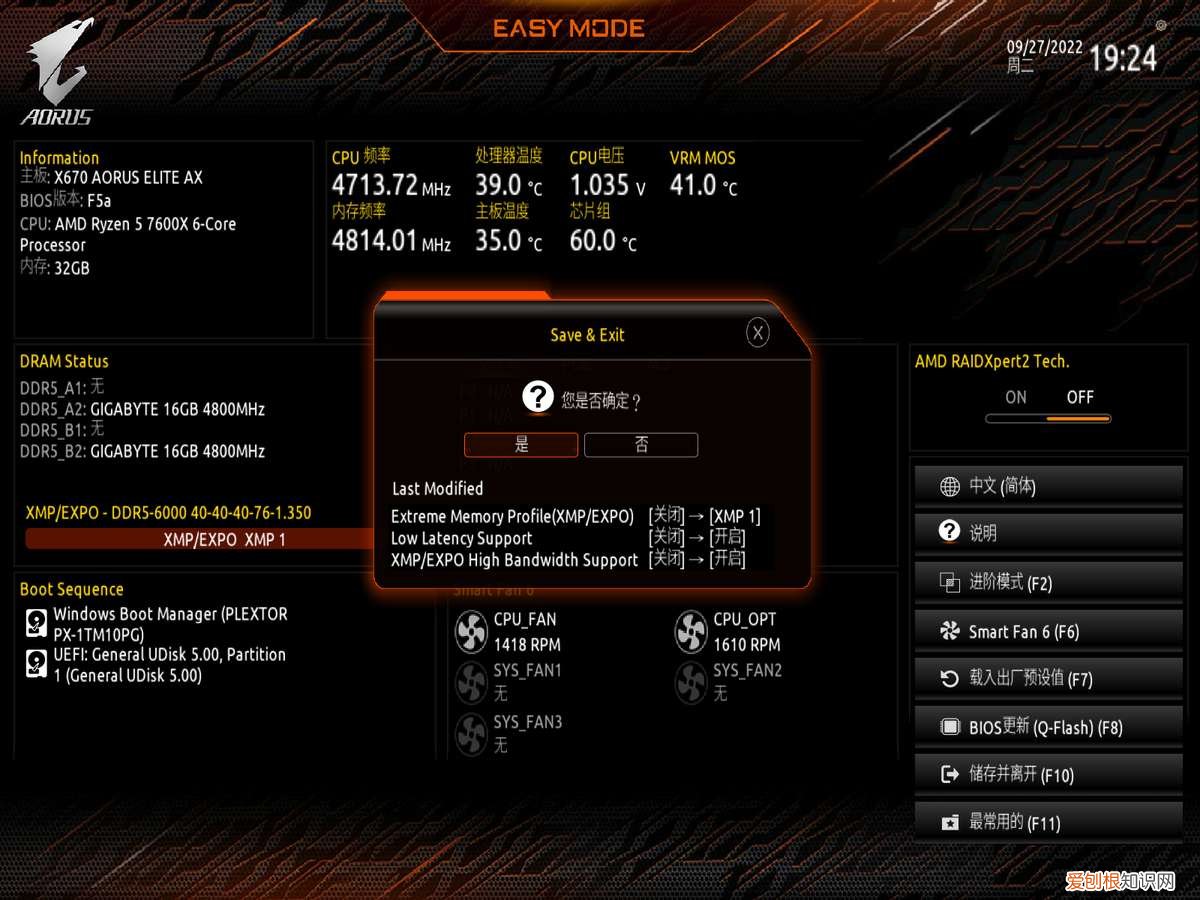This screenshot has height=900, width=1200.
Task: Launch BIOS更新 (Q-Flash) (F8)
Action: click(1048, 727)
